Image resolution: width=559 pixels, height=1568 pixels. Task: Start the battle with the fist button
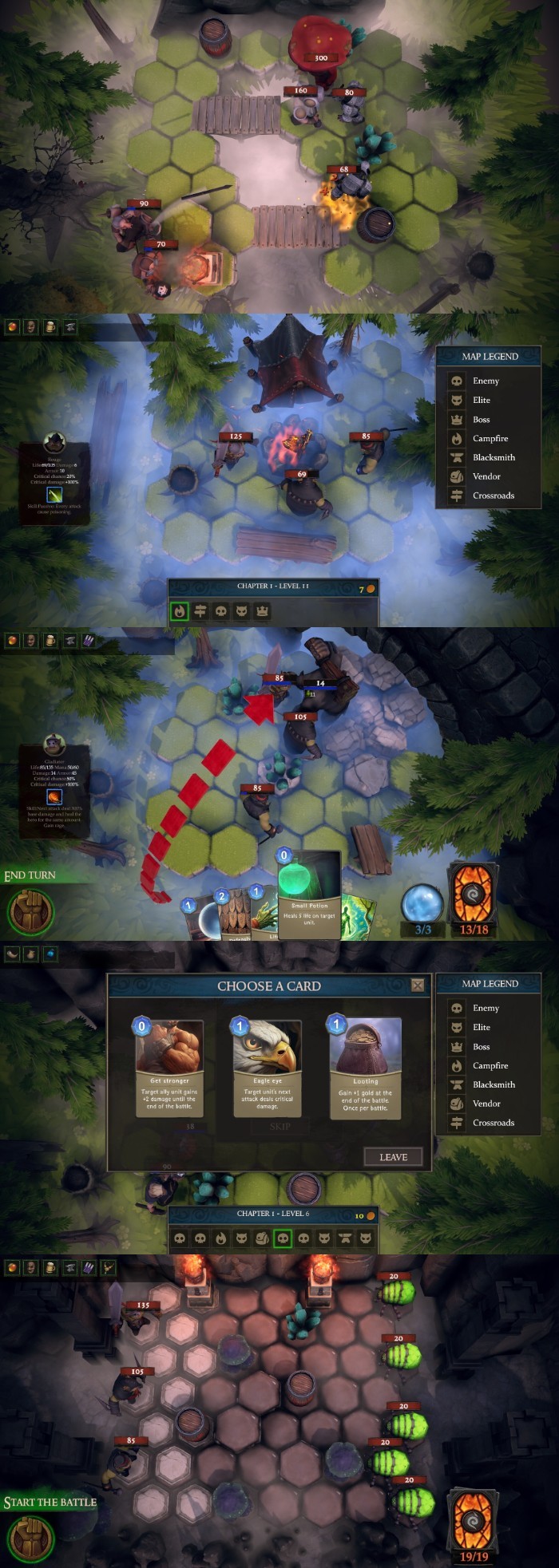[30, 1538]
